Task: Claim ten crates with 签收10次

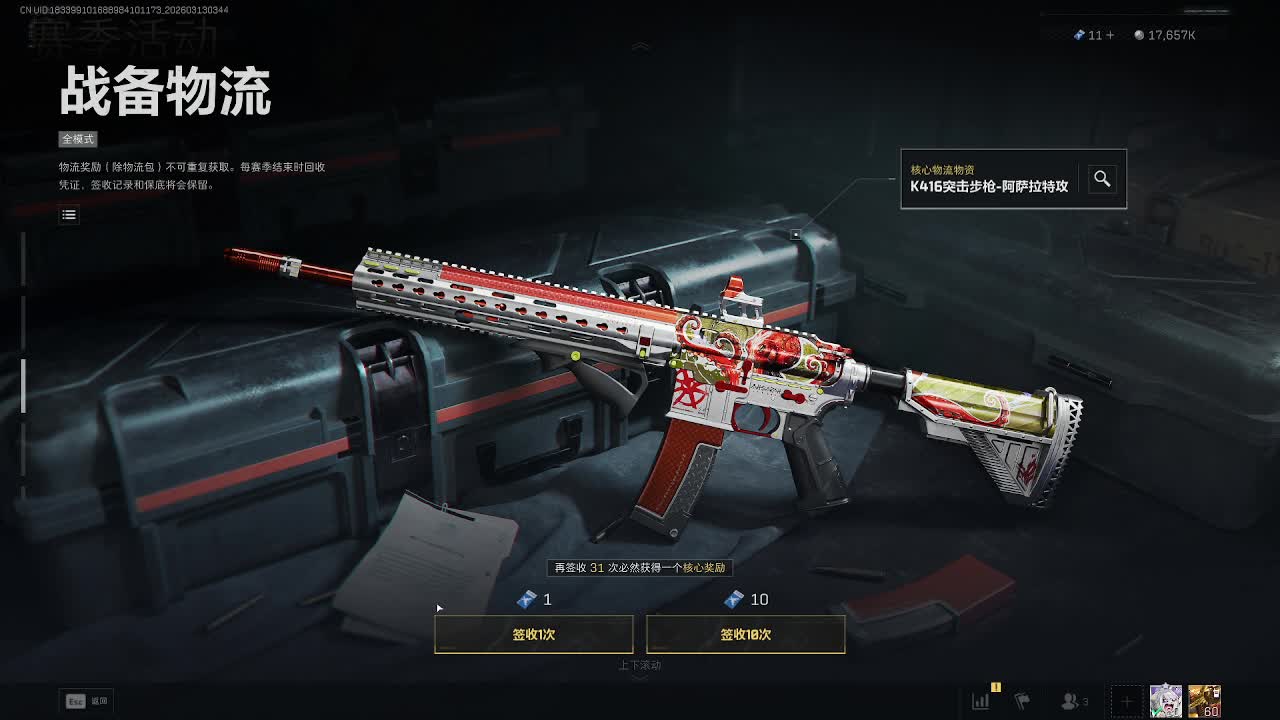Action: [x=745, y=634]
